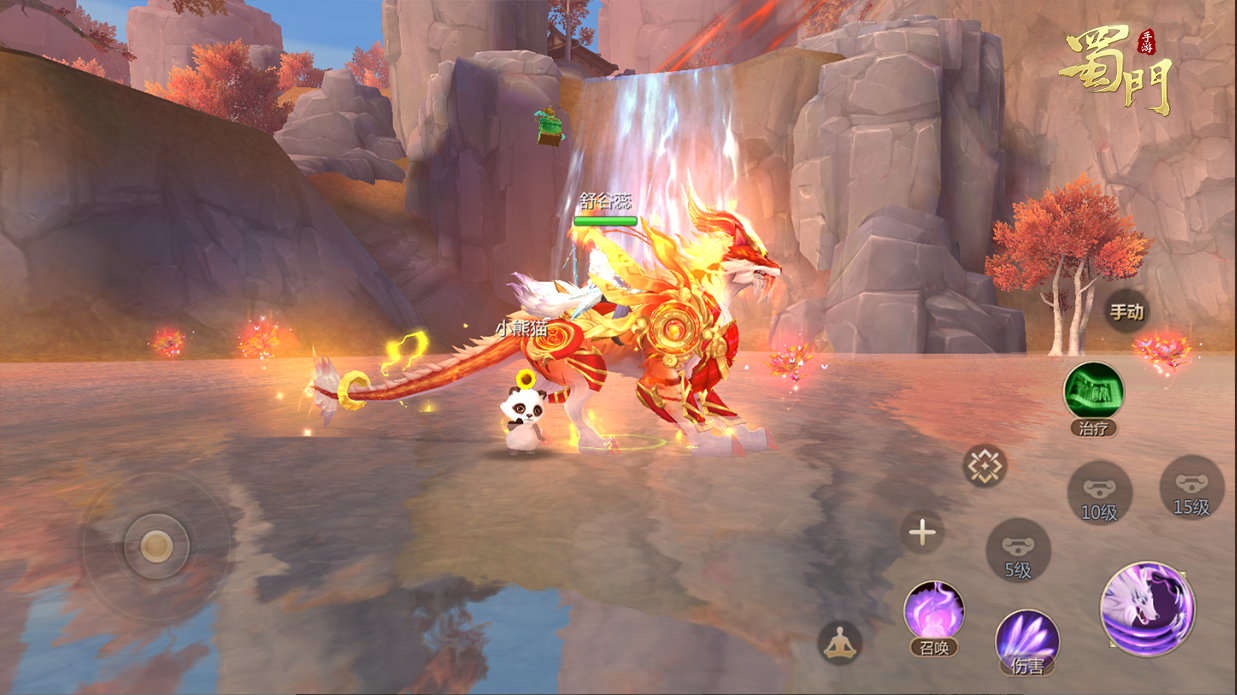Use the purple 召唤 summon skill

(934, 611)
